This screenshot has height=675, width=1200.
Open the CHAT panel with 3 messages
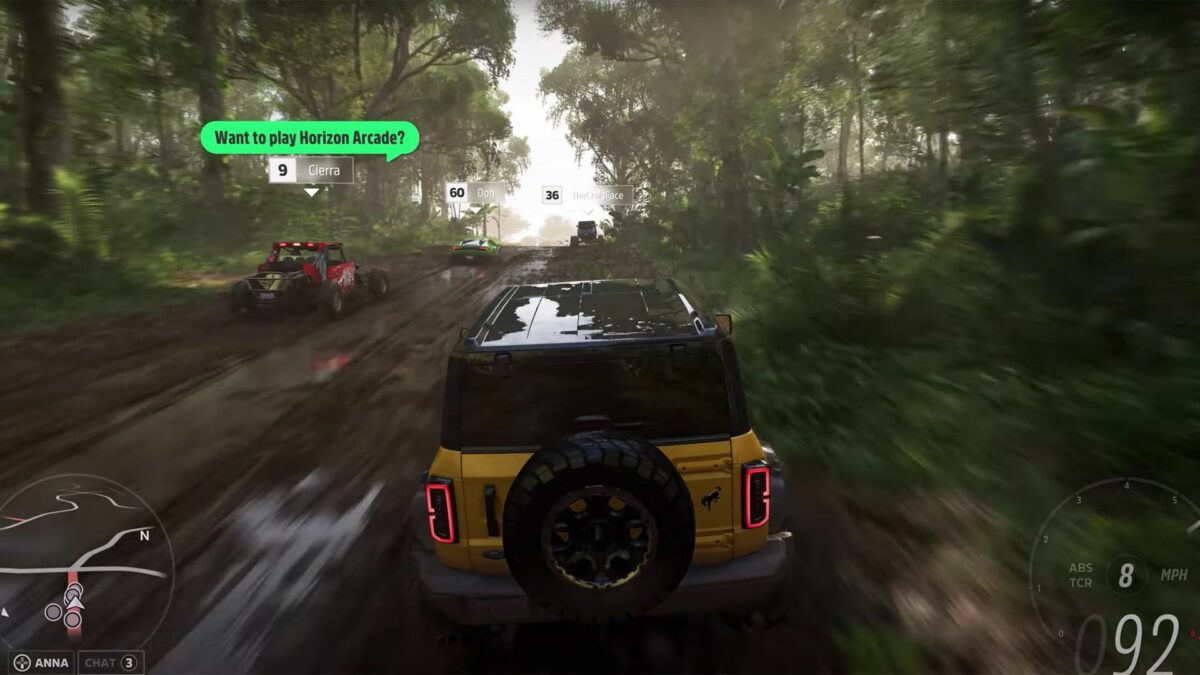pos(110,662)
